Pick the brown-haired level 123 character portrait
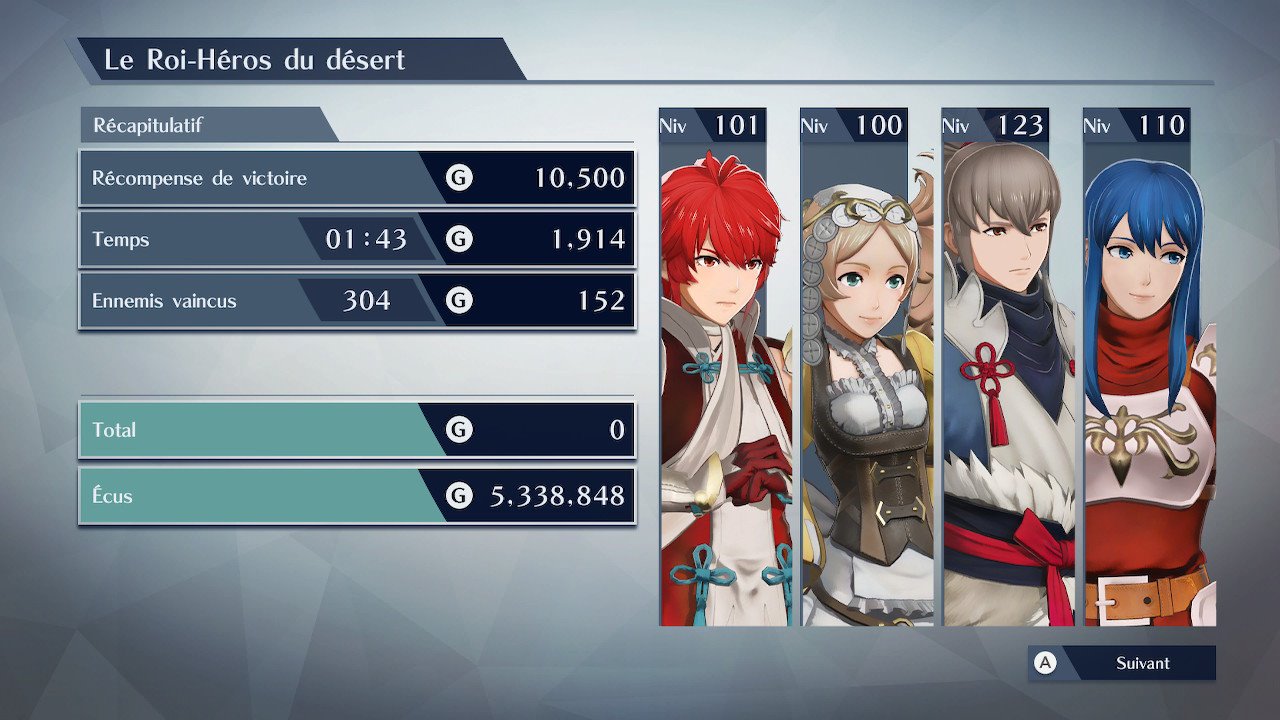This screenshot has width=1280, height=720. click(x=996, y=380)
